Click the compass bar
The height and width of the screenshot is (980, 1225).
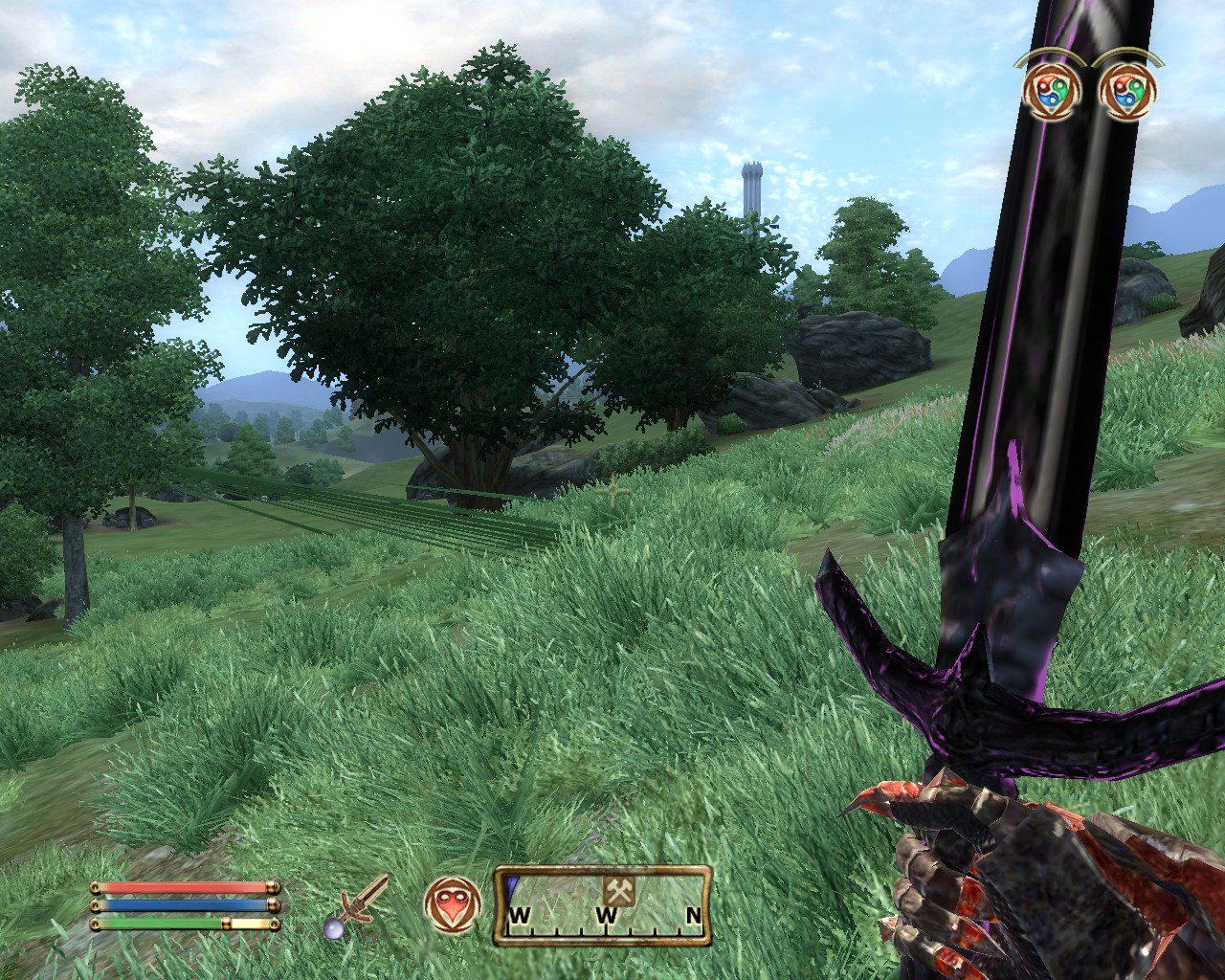pos(603,905)
